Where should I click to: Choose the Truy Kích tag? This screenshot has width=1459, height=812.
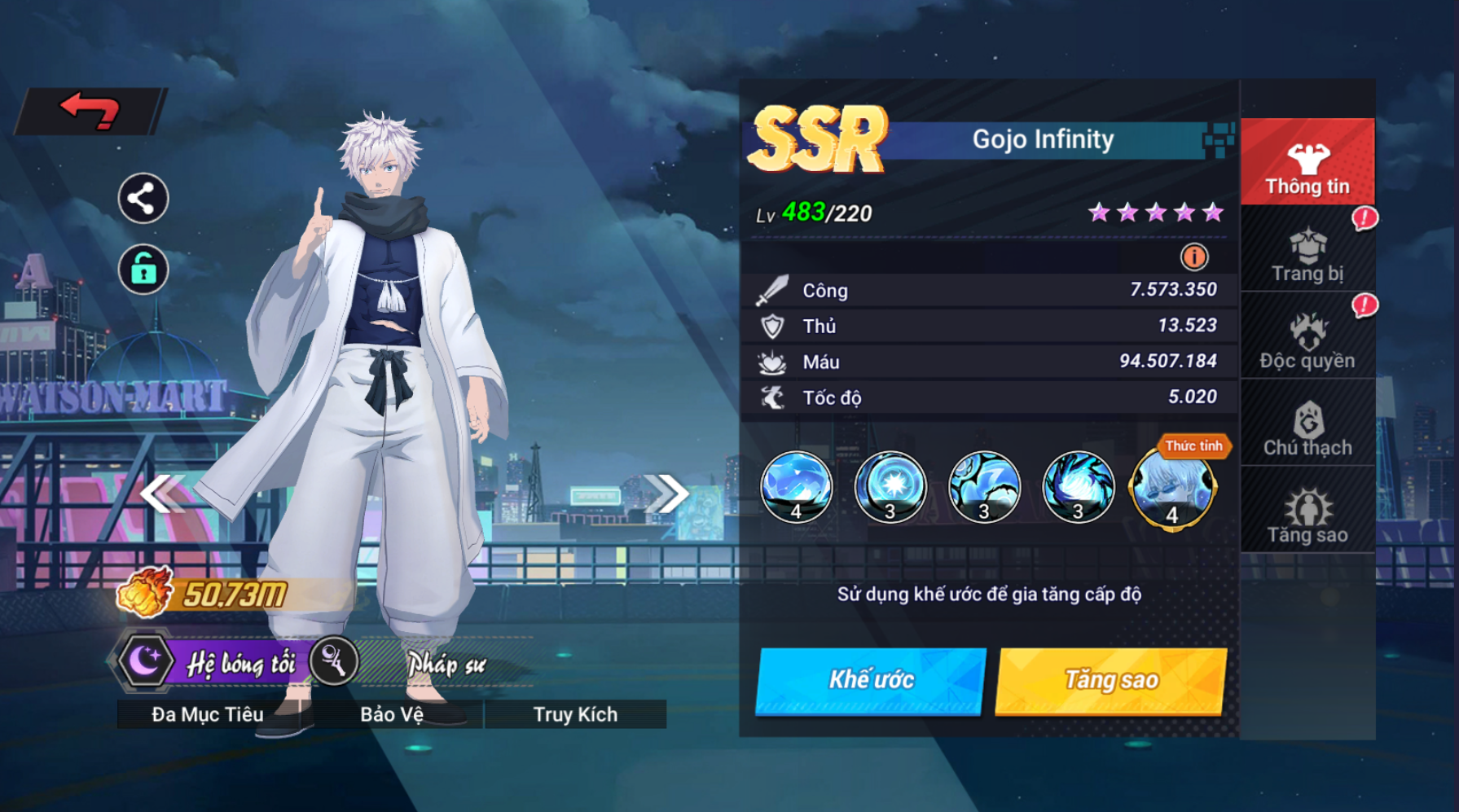pos(575,714)
